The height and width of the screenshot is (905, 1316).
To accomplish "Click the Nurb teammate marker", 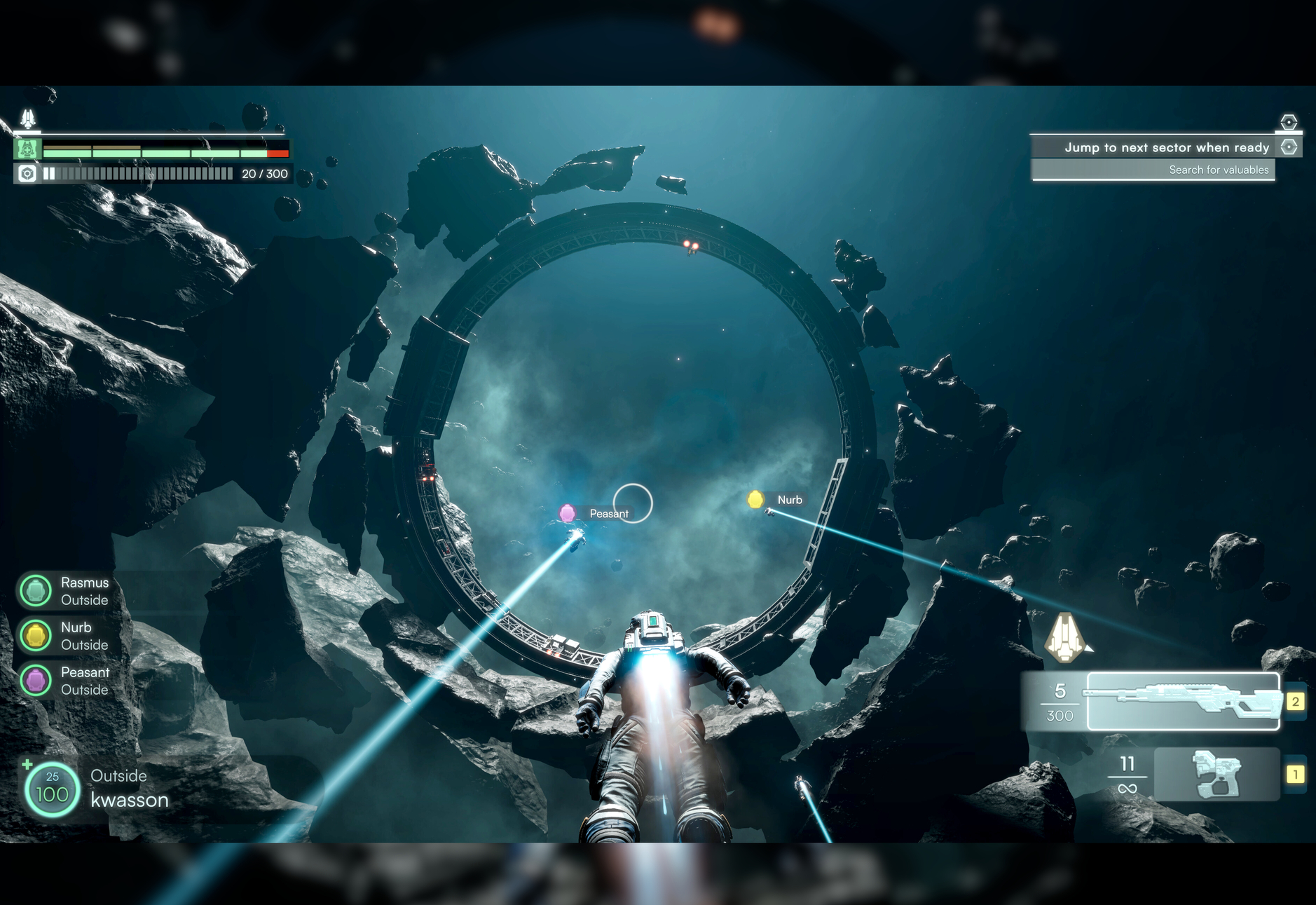I will (x=756, y=500).
